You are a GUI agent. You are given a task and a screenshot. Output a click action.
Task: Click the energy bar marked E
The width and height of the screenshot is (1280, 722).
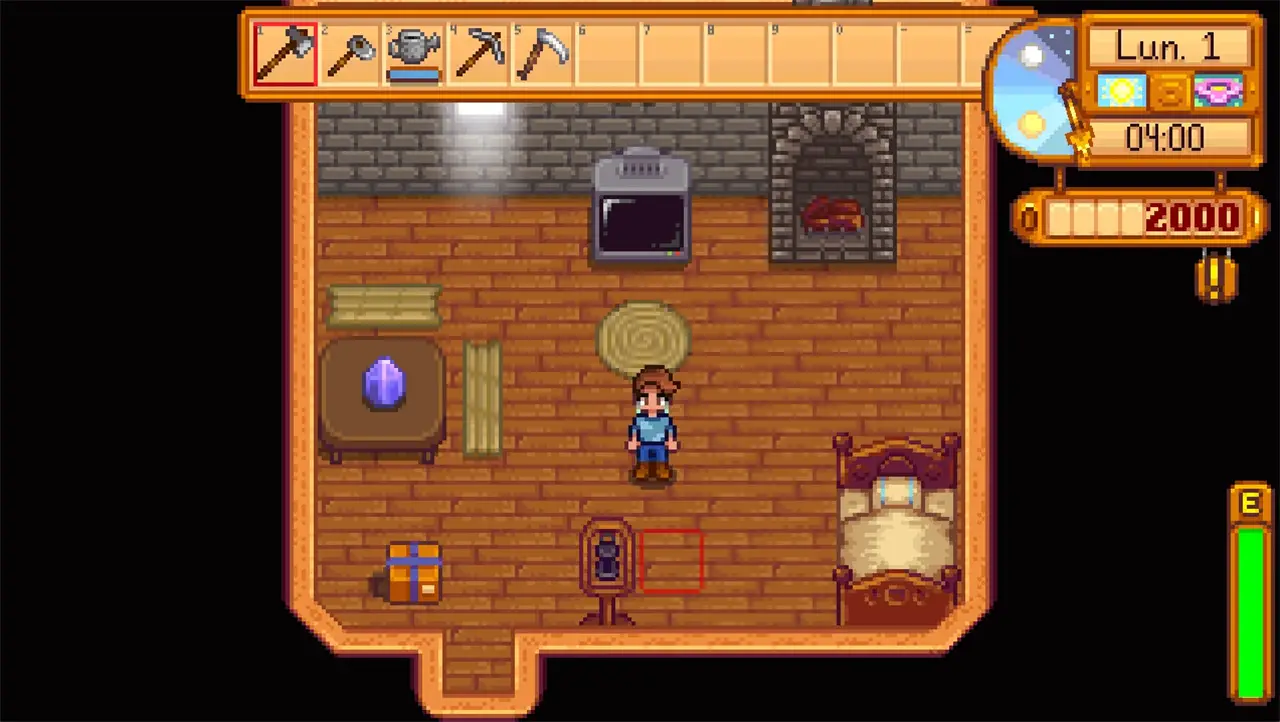point(1251,600)
